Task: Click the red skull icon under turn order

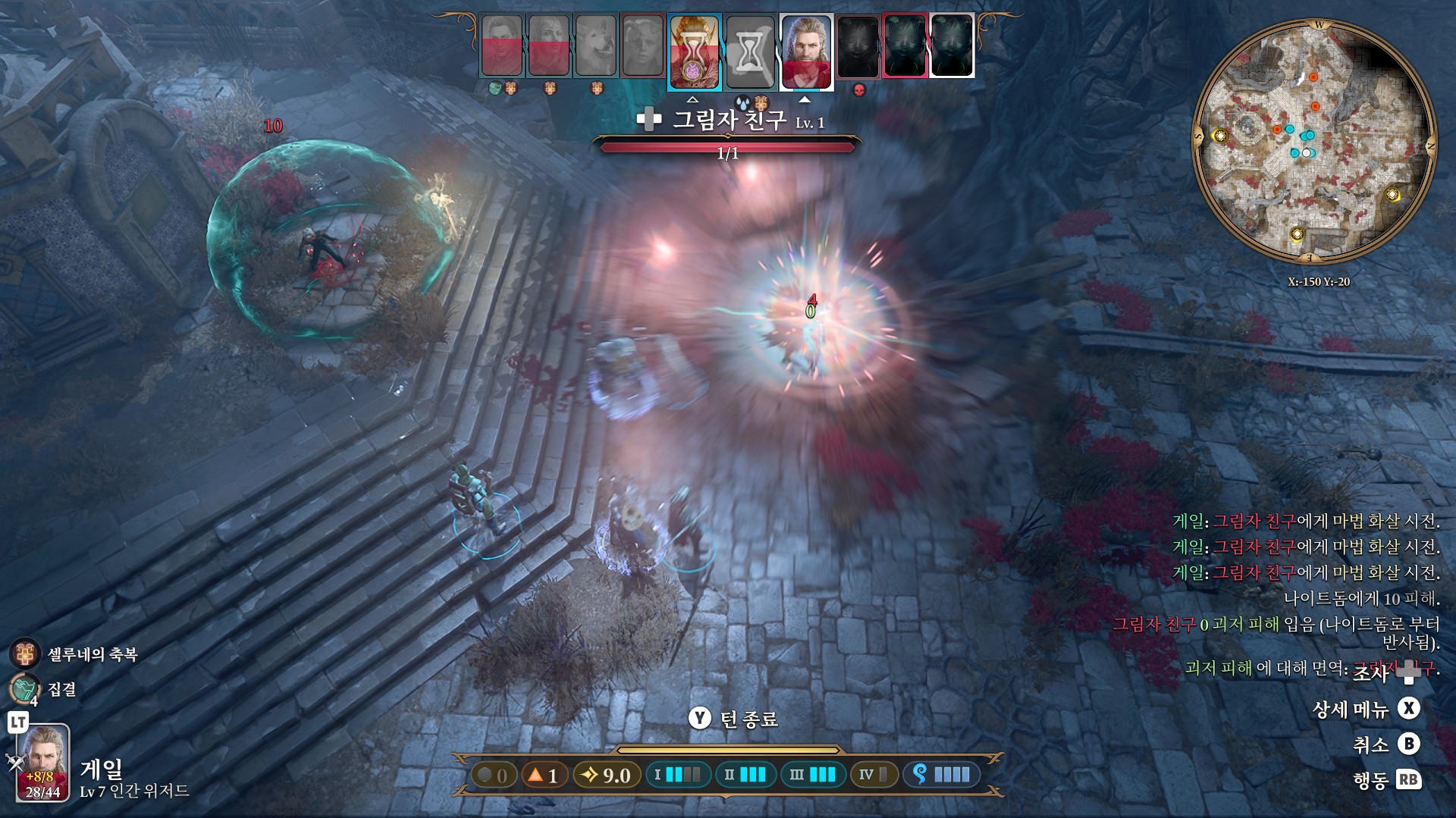Action: coord(859,90)
